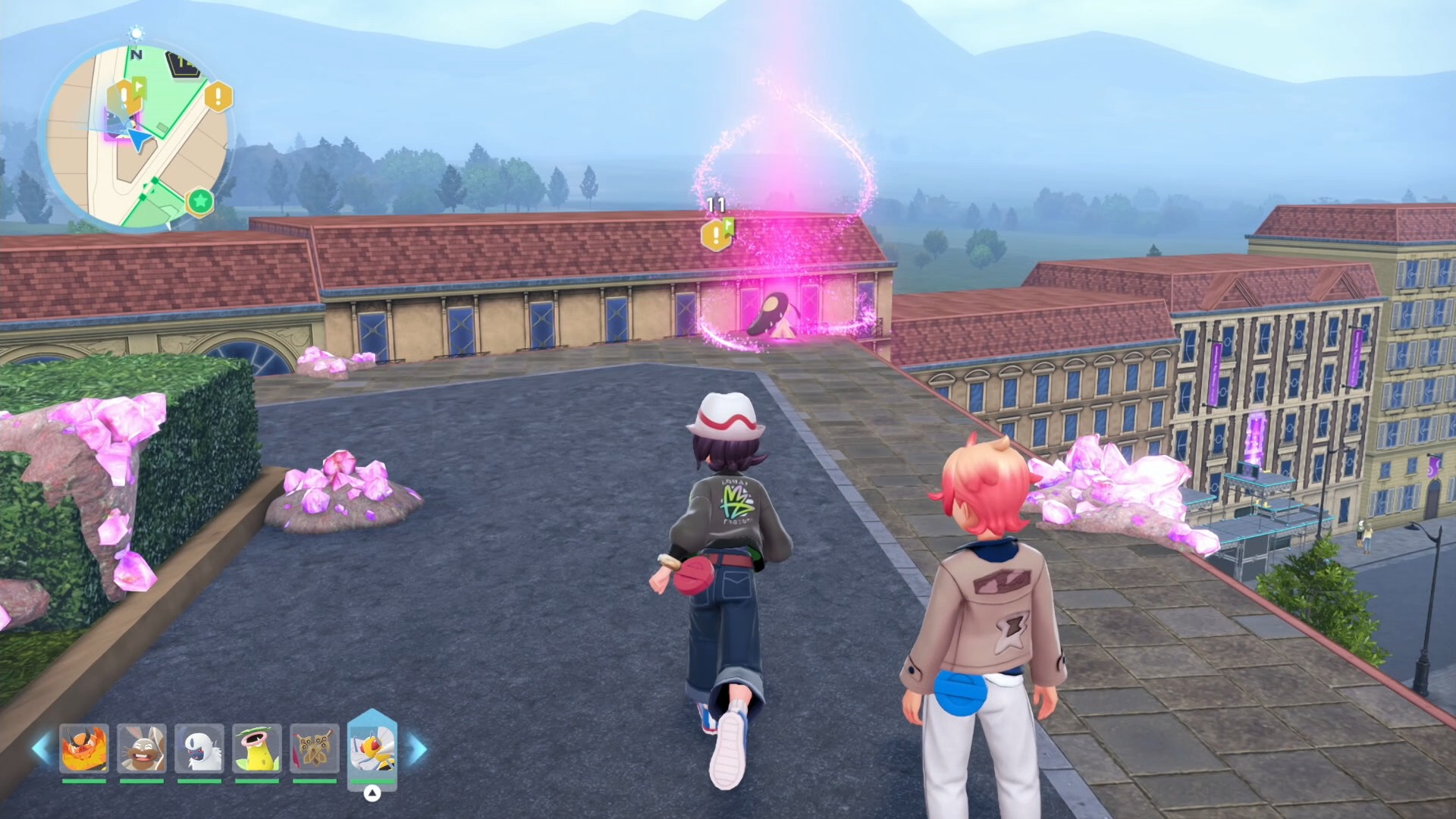
Task: Click the green star marker on minimap
Action: coord(200,202)
